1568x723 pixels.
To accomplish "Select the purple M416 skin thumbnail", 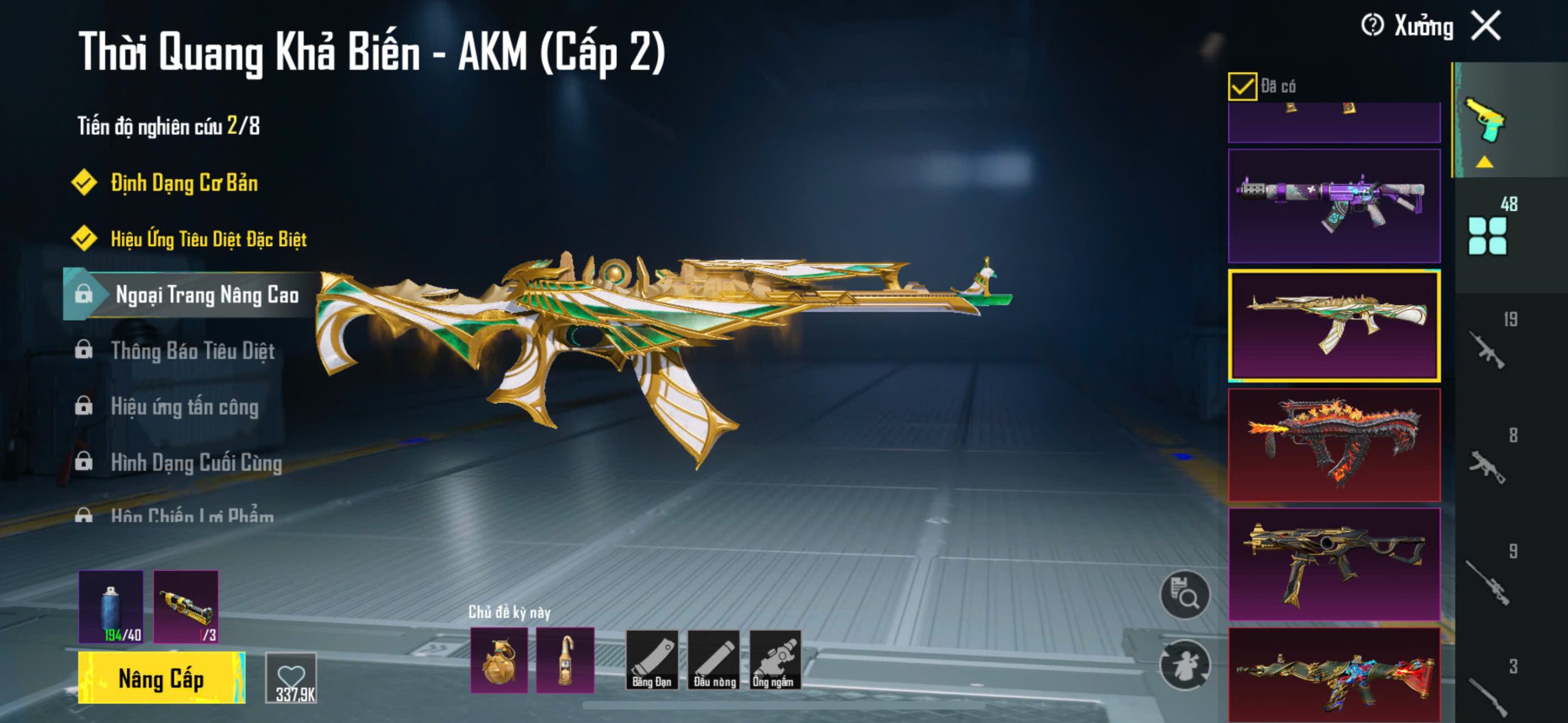I will pyautogui.click(x=1334, y=206).
